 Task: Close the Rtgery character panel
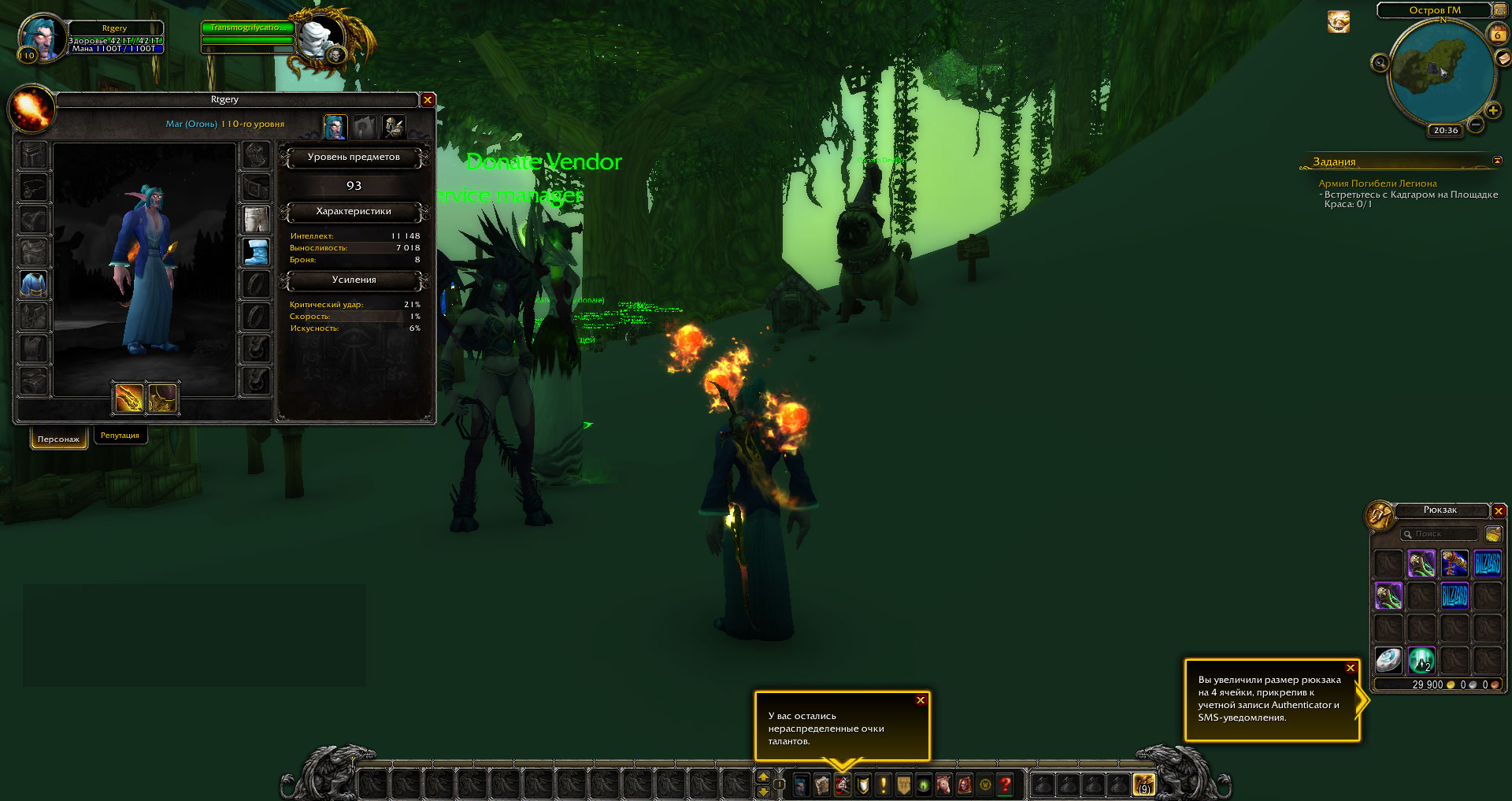pos(428,100)
